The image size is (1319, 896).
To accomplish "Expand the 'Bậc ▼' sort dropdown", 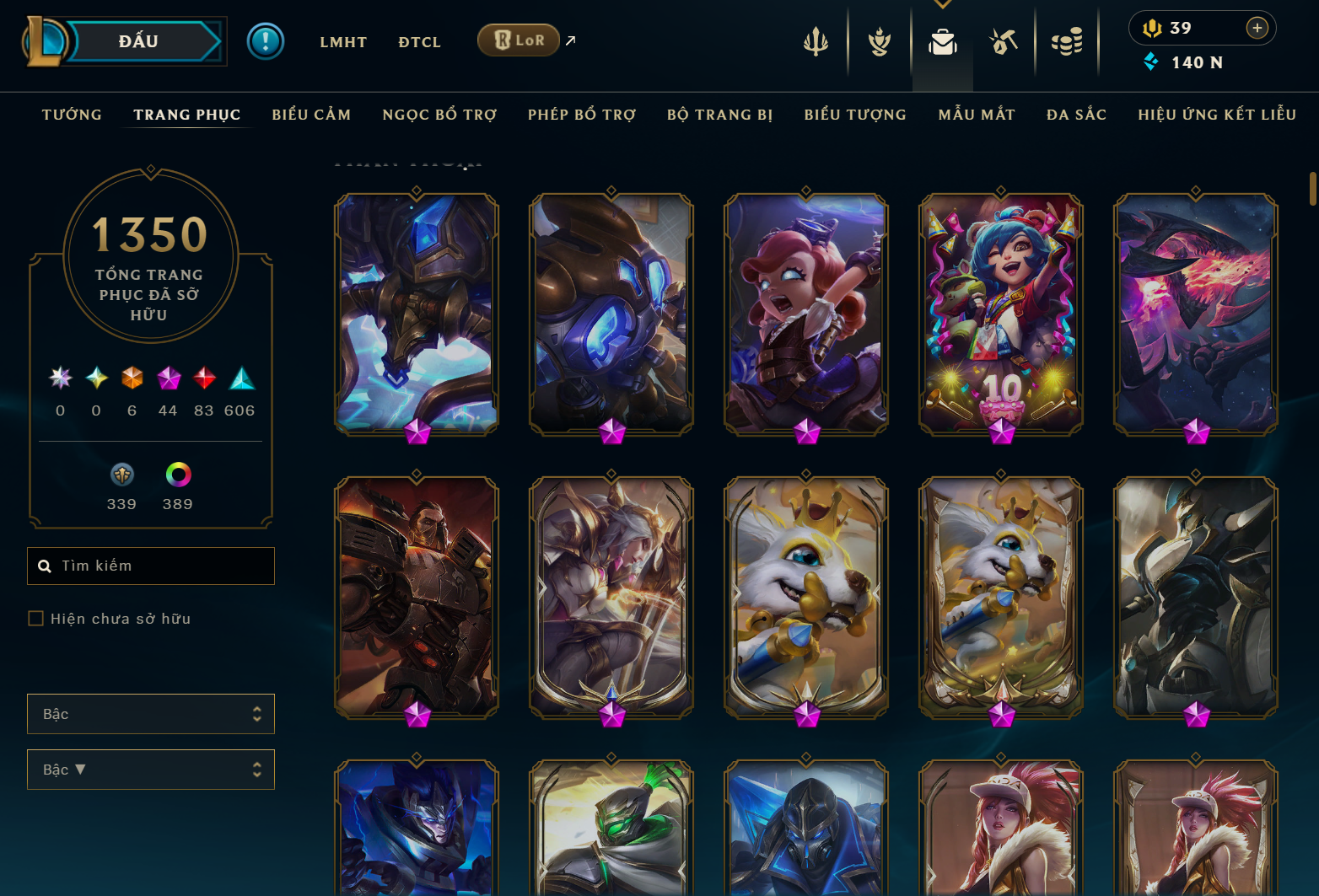I will (151, 770).
